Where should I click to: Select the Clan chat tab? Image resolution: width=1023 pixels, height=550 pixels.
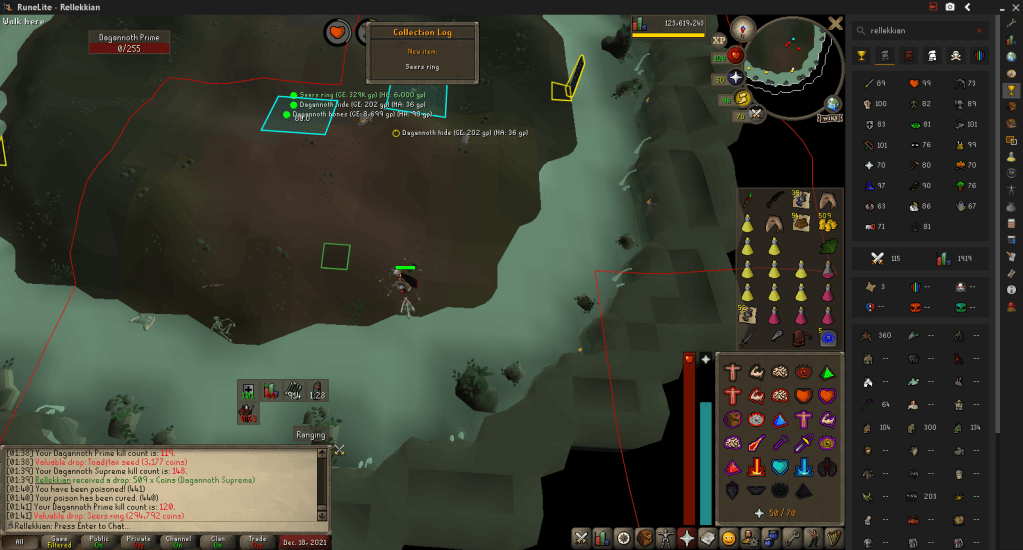(218, 540)
